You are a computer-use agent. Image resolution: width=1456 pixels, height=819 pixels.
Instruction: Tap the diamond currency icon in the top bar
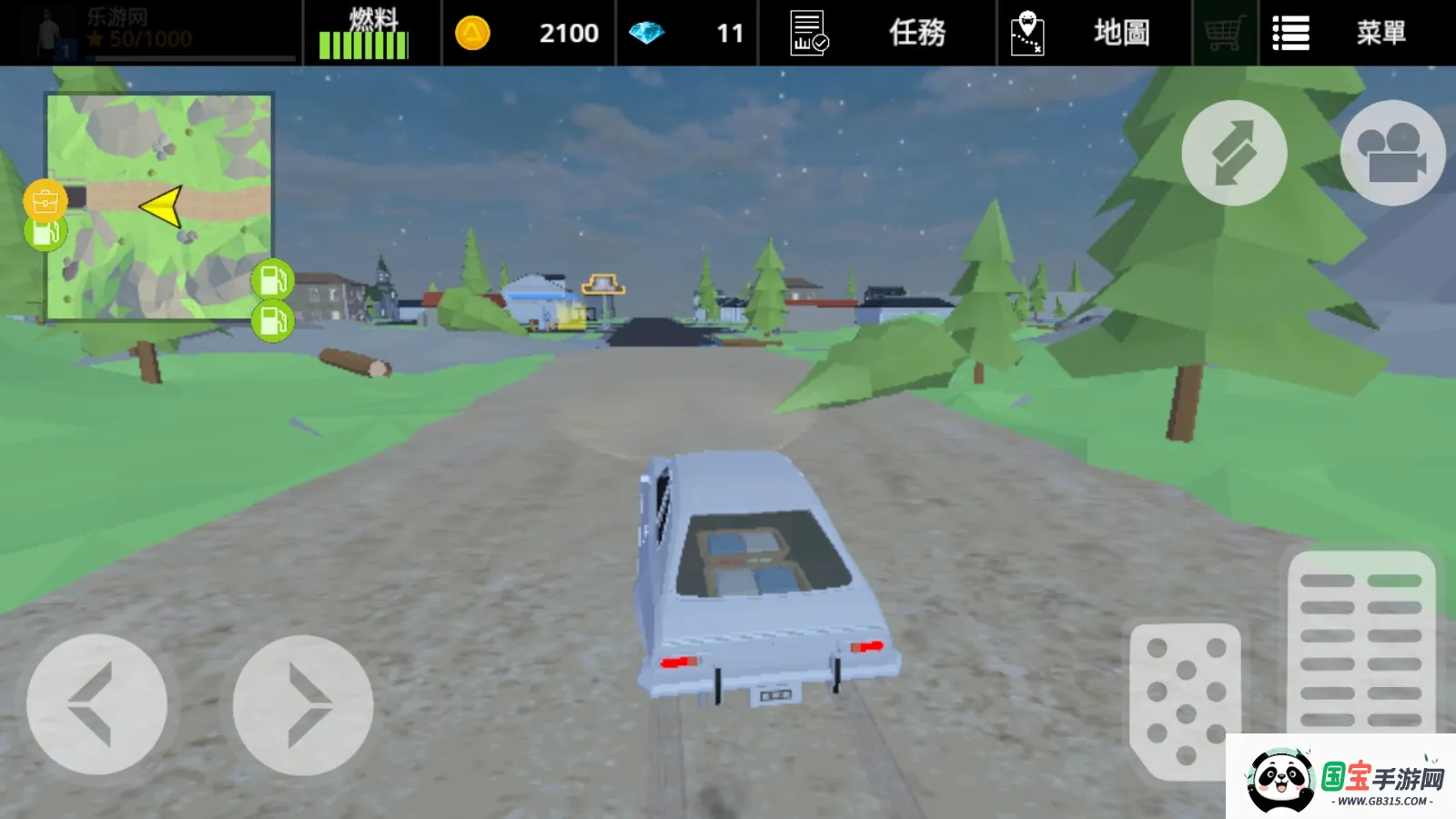point(650,32)
